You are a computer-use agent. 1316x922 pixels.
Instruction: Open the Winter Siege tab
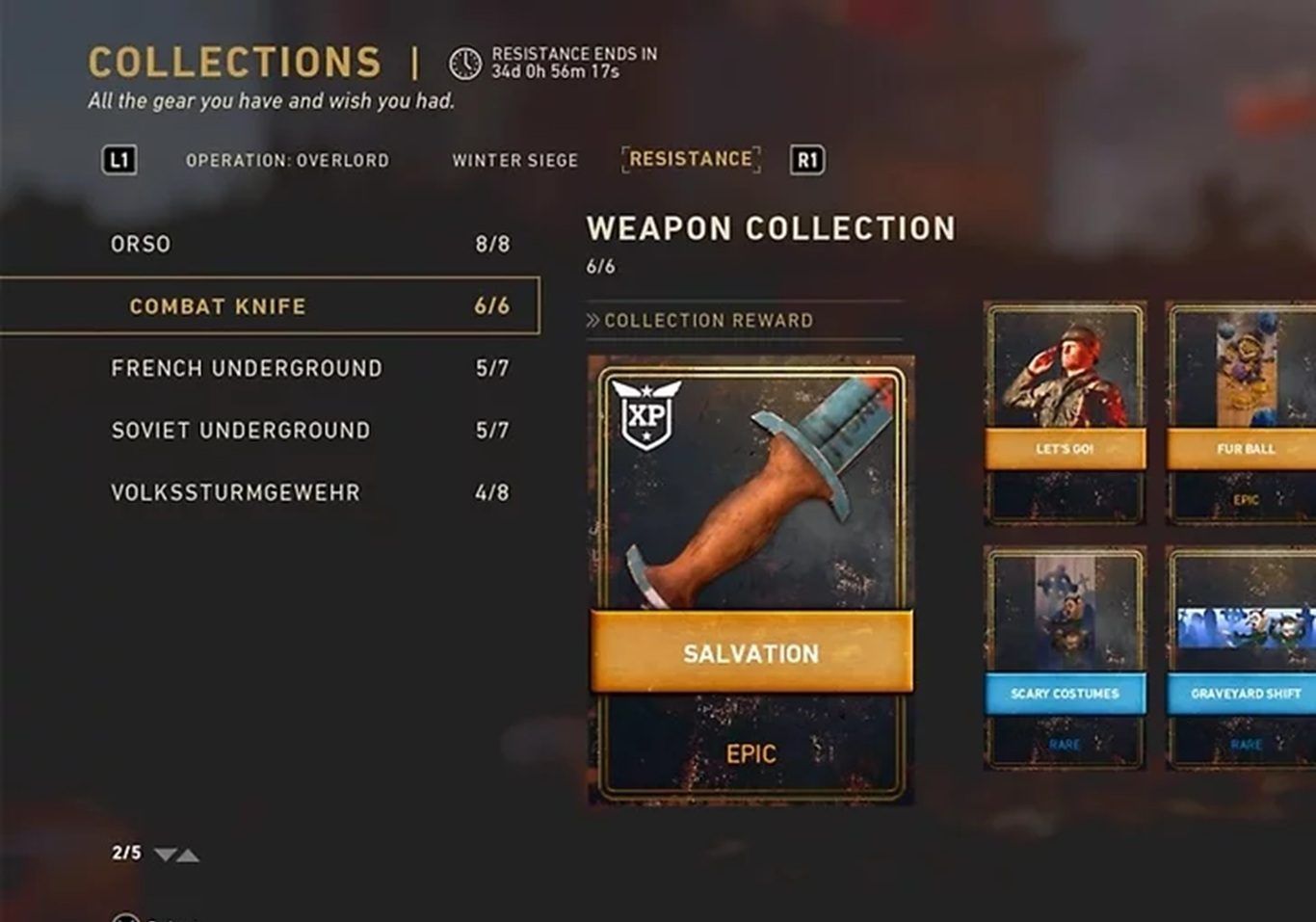515,161
